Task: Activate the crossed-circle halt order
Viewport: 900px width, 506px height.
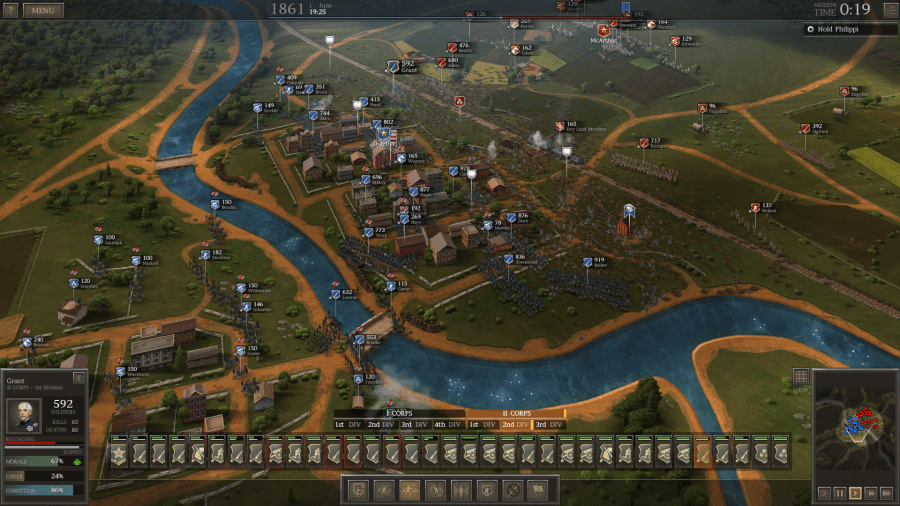Action: pyautogui.click(x=512, y=490)
